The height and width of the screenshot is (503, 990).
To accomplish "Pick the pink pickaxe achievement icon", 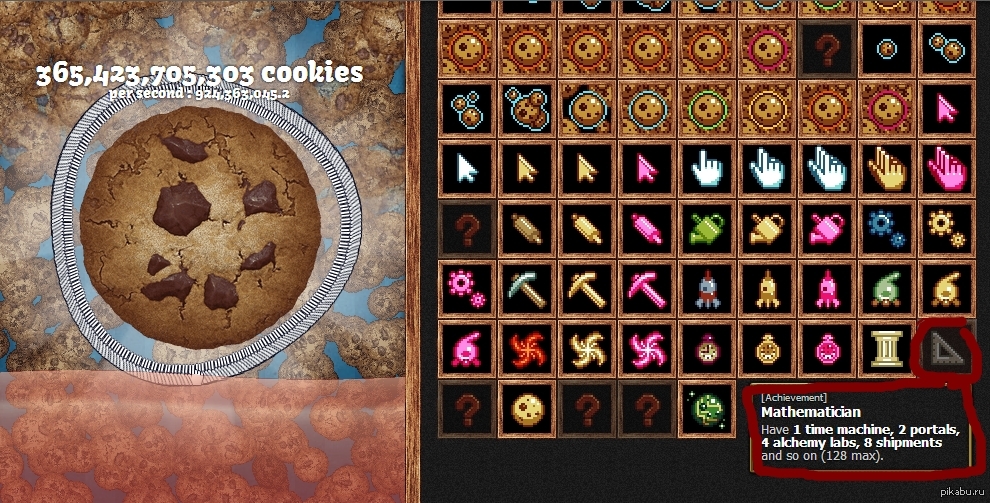I will (645, 288).
